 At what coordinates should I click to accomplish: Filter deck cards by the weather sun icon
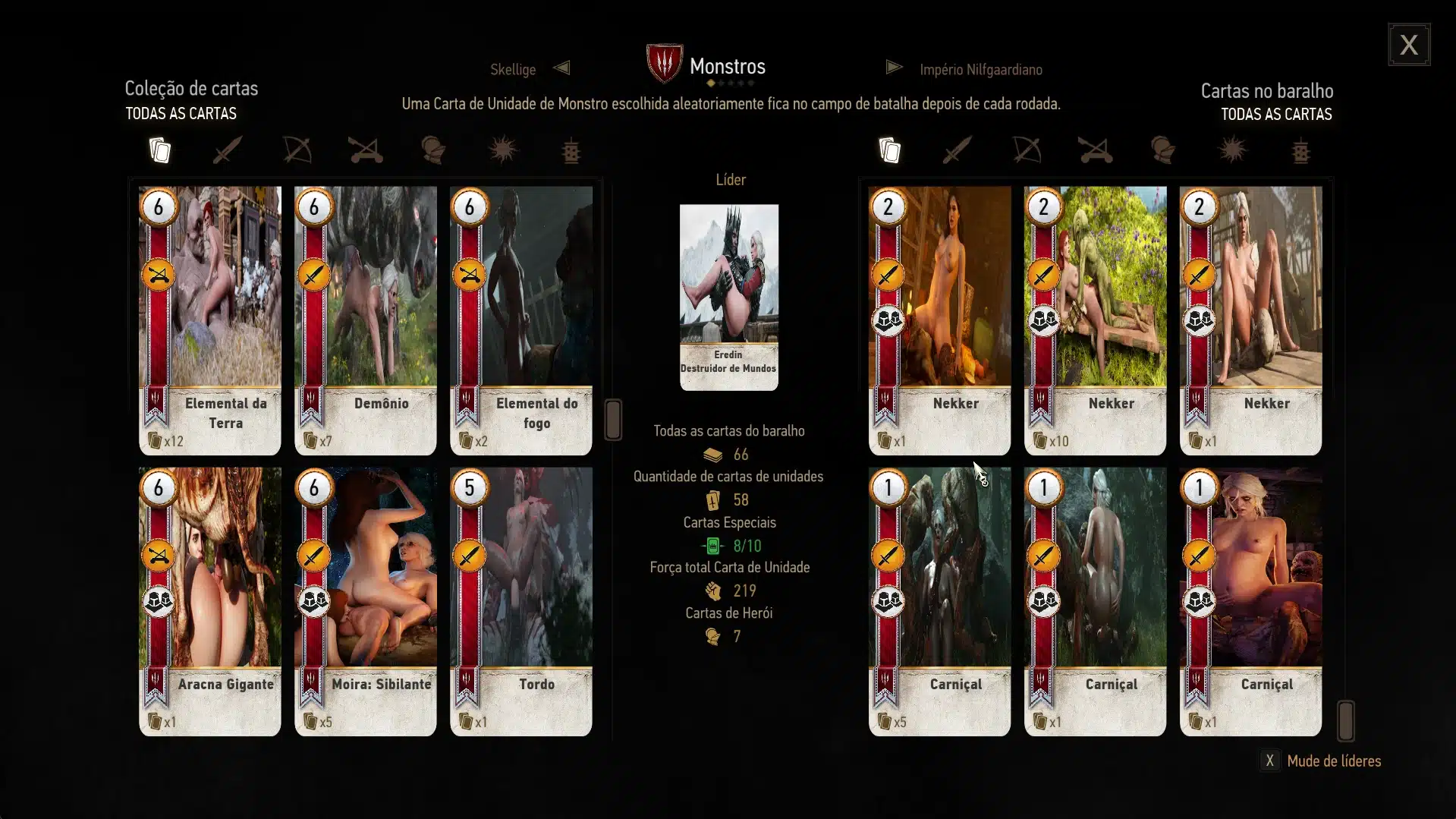point(1232,150)
